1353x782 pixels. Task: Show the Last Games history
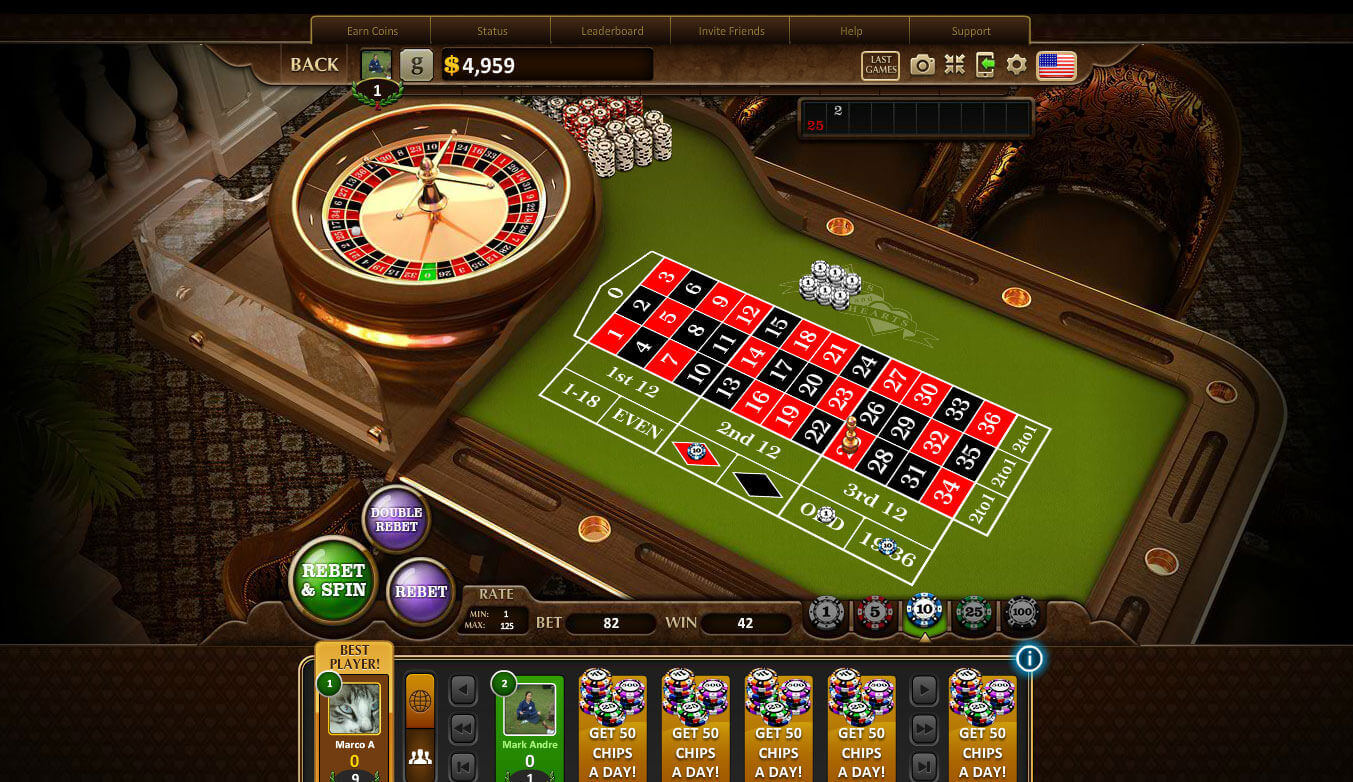pyautogui.click(x=880, y=65)
